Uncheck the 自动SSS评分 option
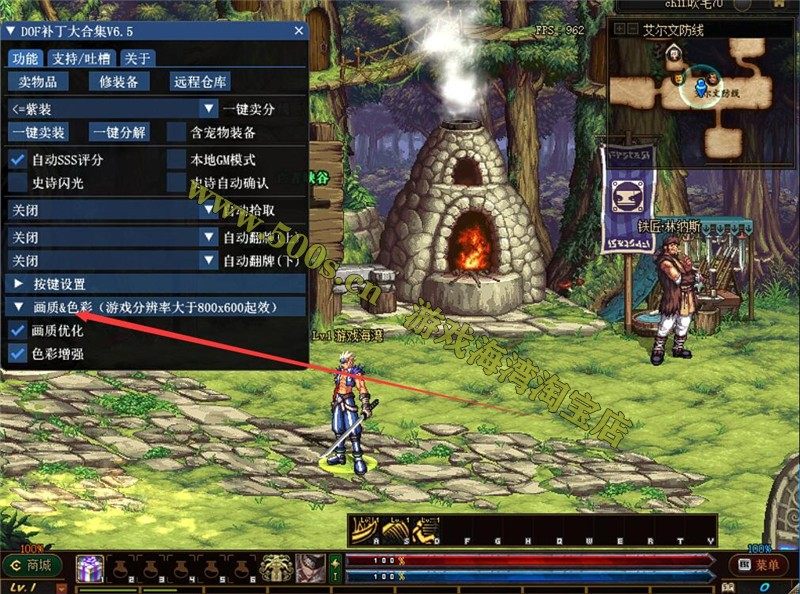800x594 pixels. tap(17, 159)
